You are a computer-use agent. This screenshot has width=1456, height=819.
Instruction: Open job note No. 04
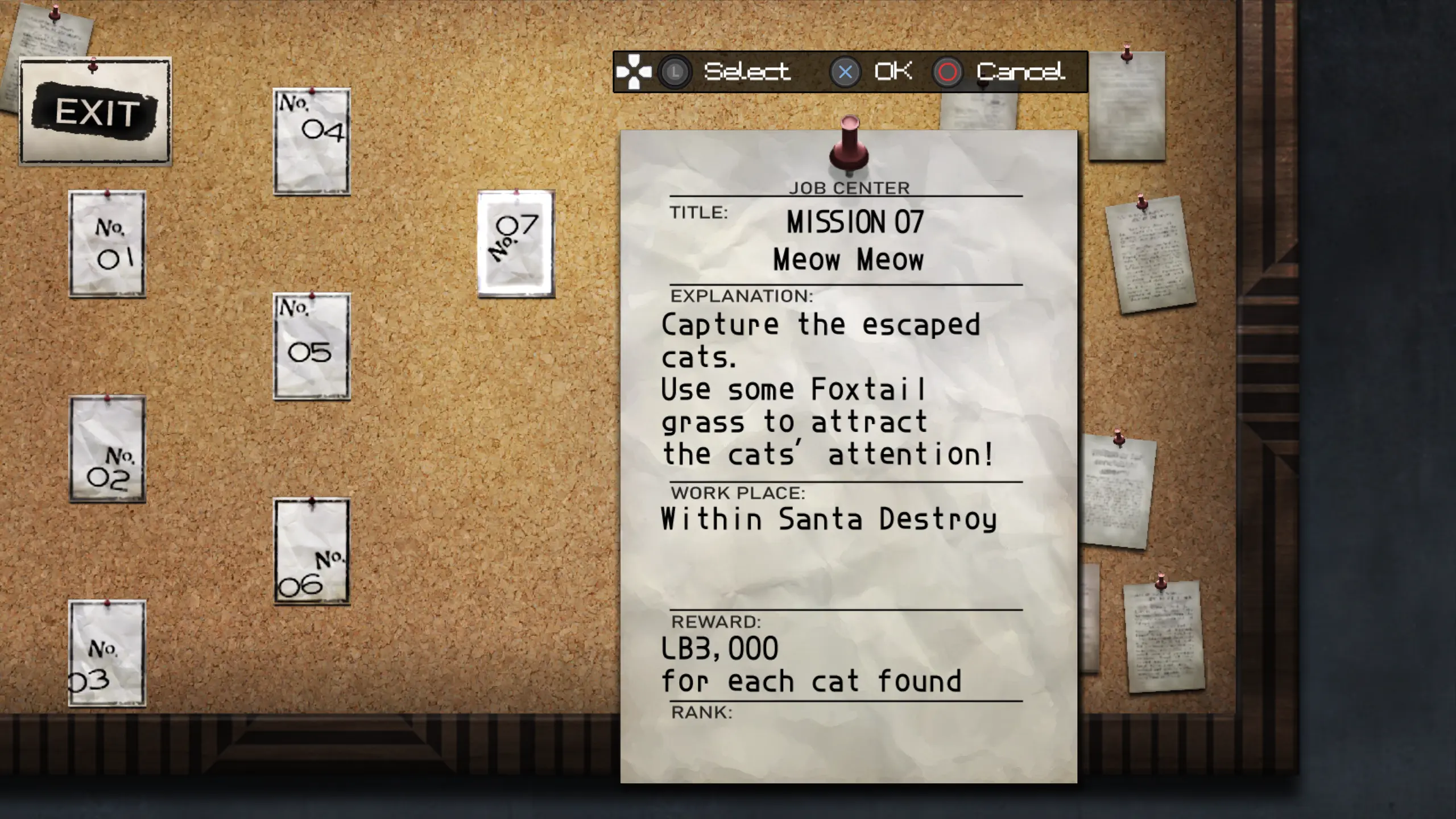point(312,142)
